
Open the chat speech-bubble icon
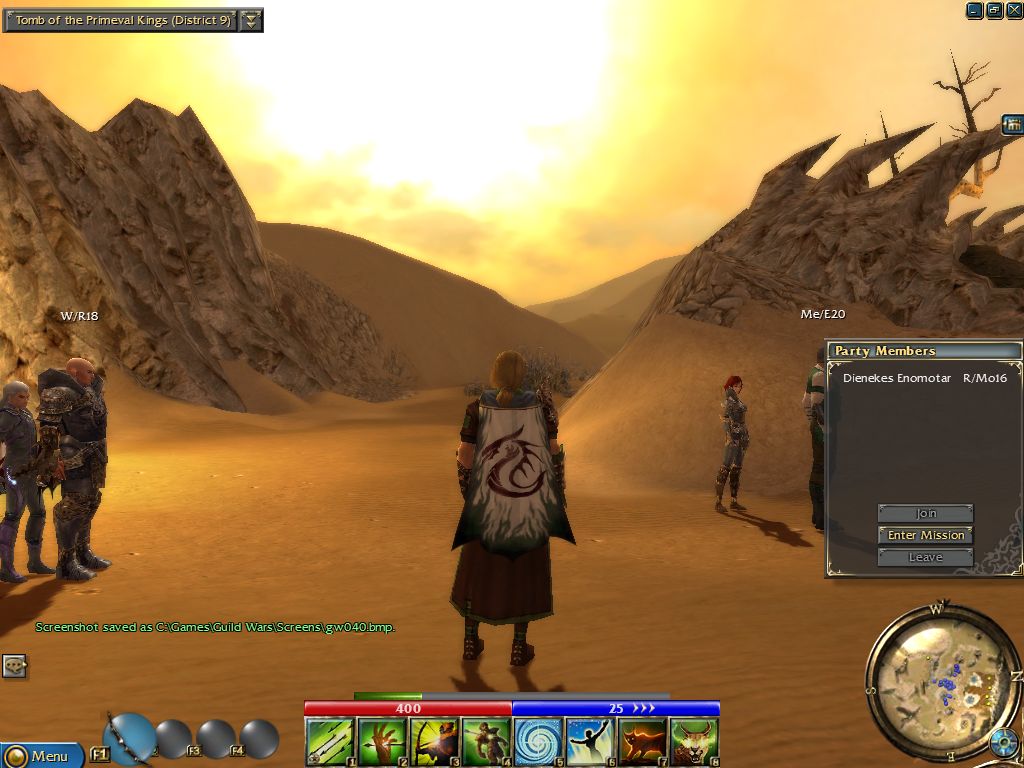click(x=14, y=666)
